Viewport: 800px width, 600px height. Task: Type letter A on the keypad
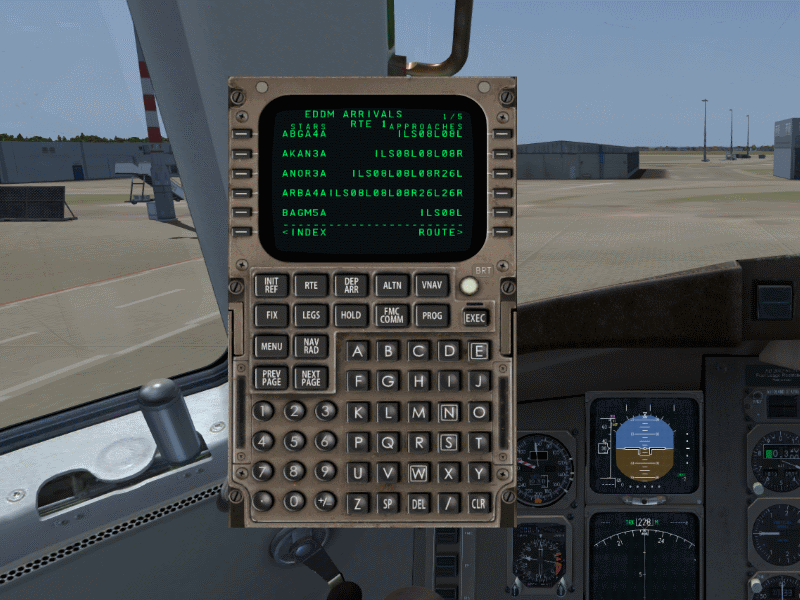click(358, 351)
